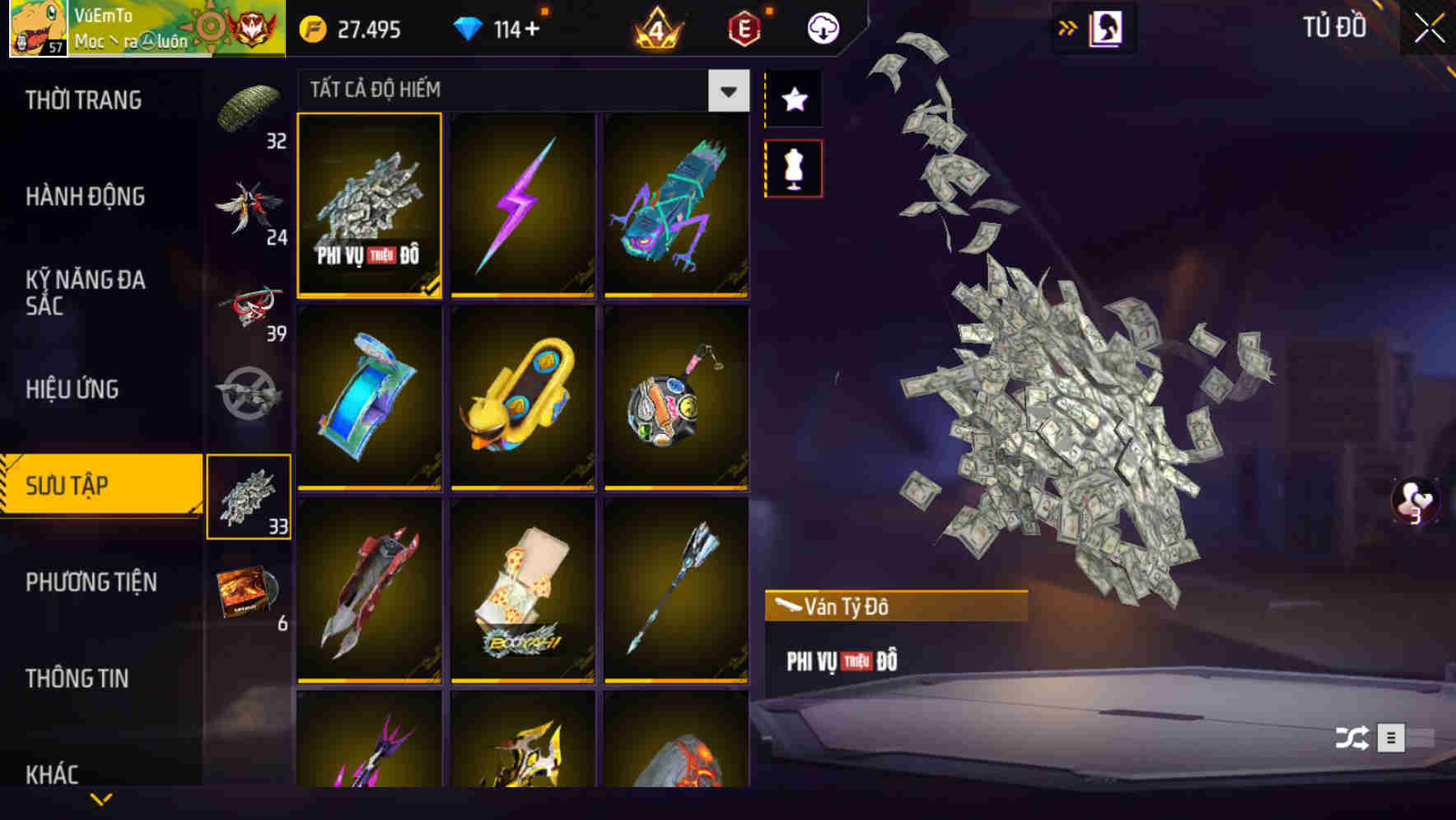
Task: Switch to the PHƯƠNG TIỆN tab
Action: click(91, 581)
